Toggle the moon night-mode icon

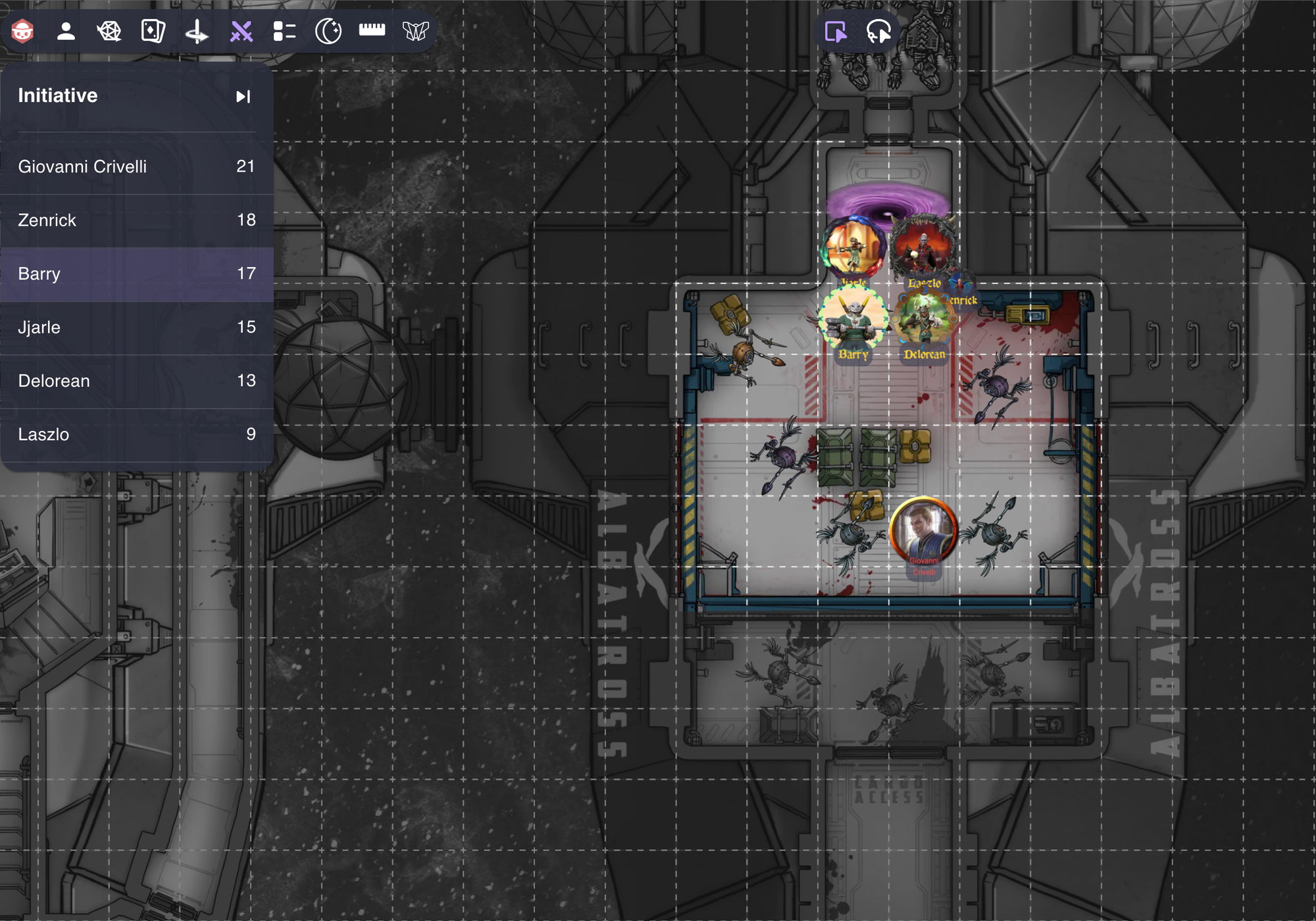tap(328, 30)
